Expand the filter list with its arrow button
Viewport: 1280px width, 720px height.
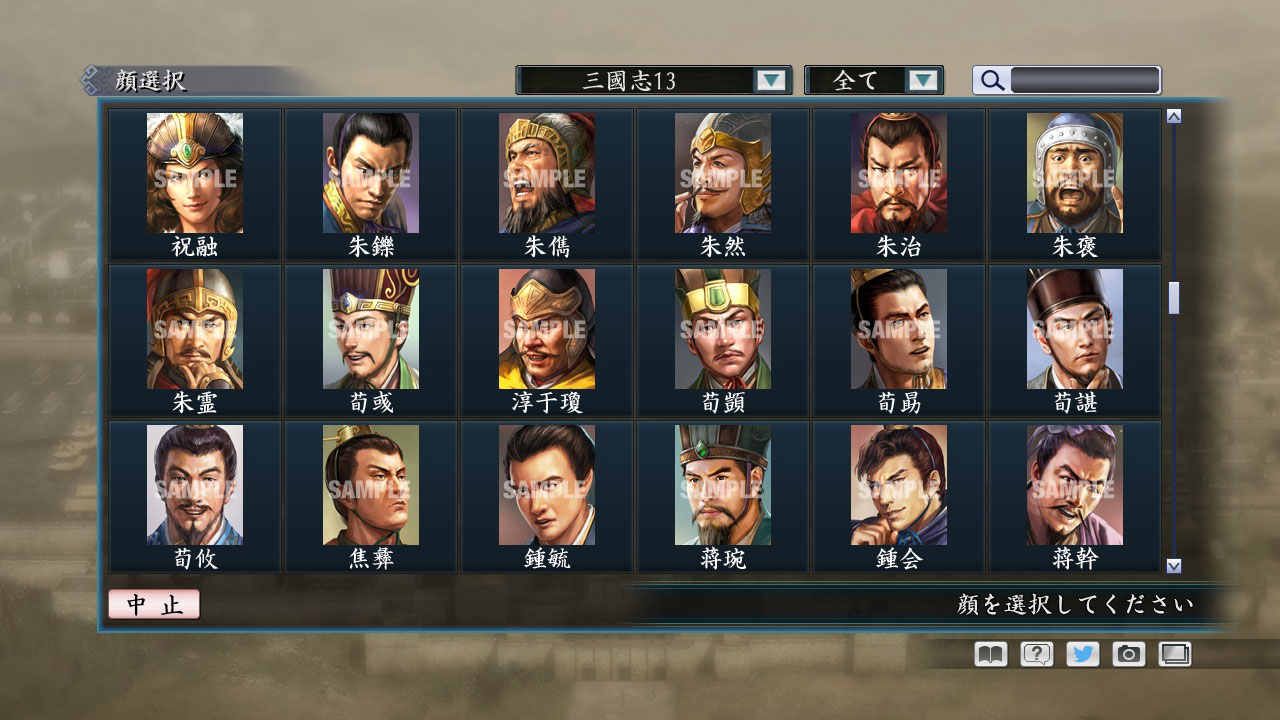coord(925,80)
